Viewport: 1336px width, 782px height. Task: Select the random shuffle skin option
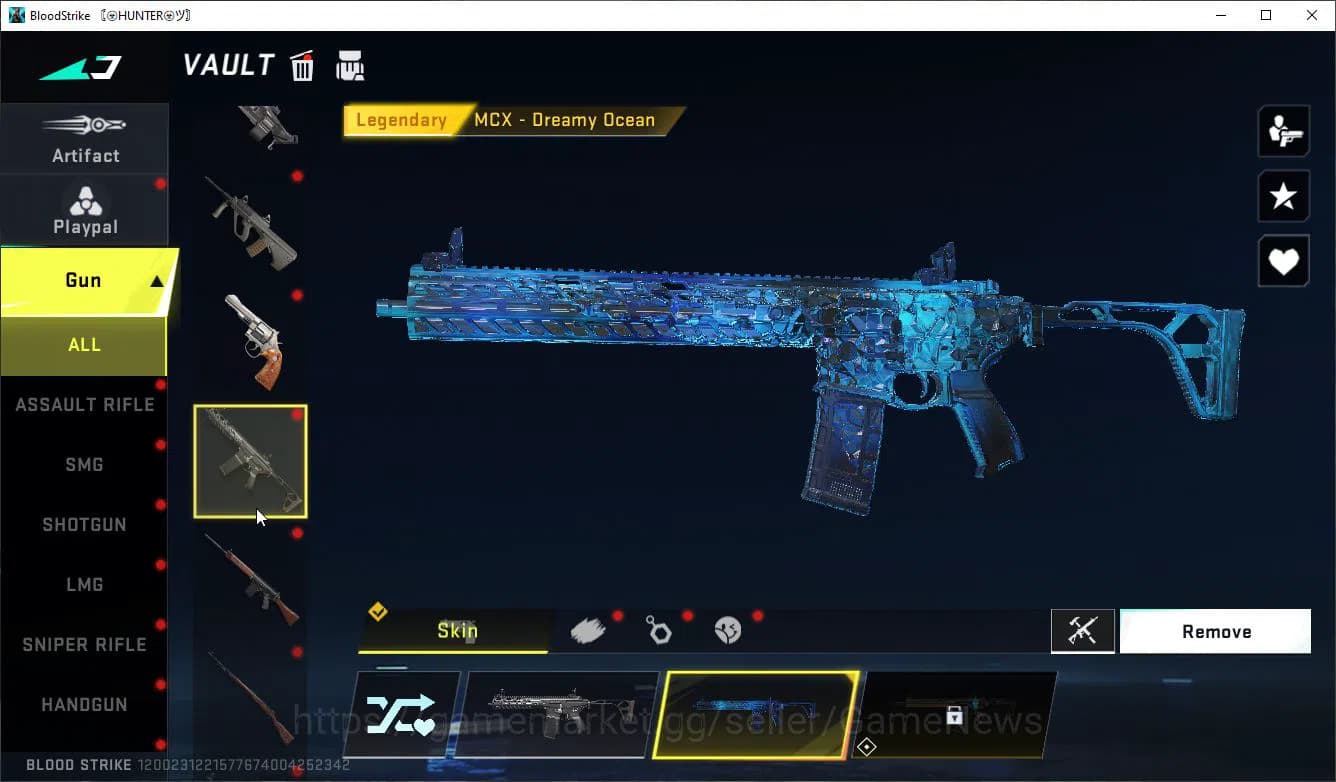[x=401, y=714]
